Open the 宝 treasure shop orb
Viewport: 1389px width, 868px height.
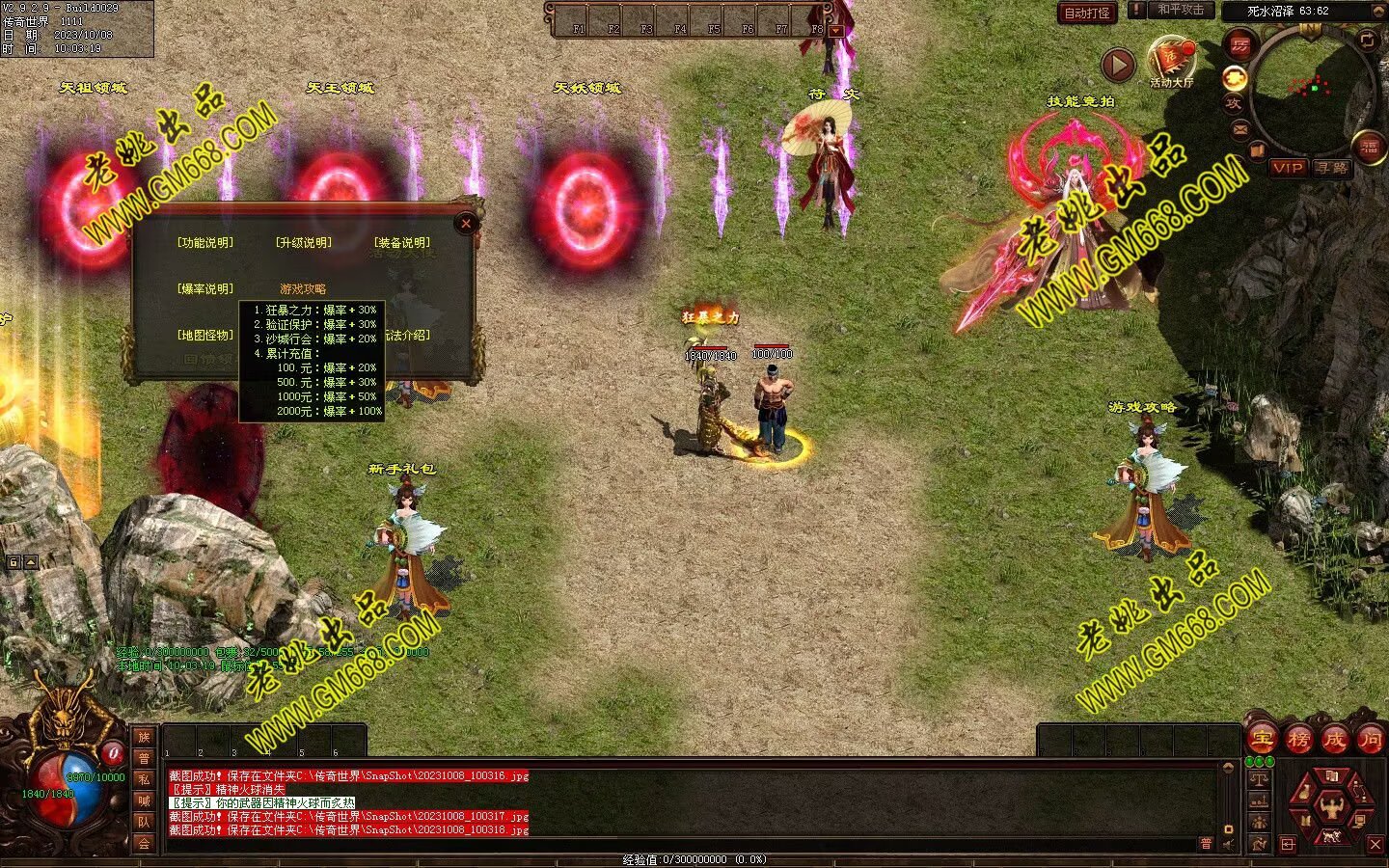[1262, 740]
